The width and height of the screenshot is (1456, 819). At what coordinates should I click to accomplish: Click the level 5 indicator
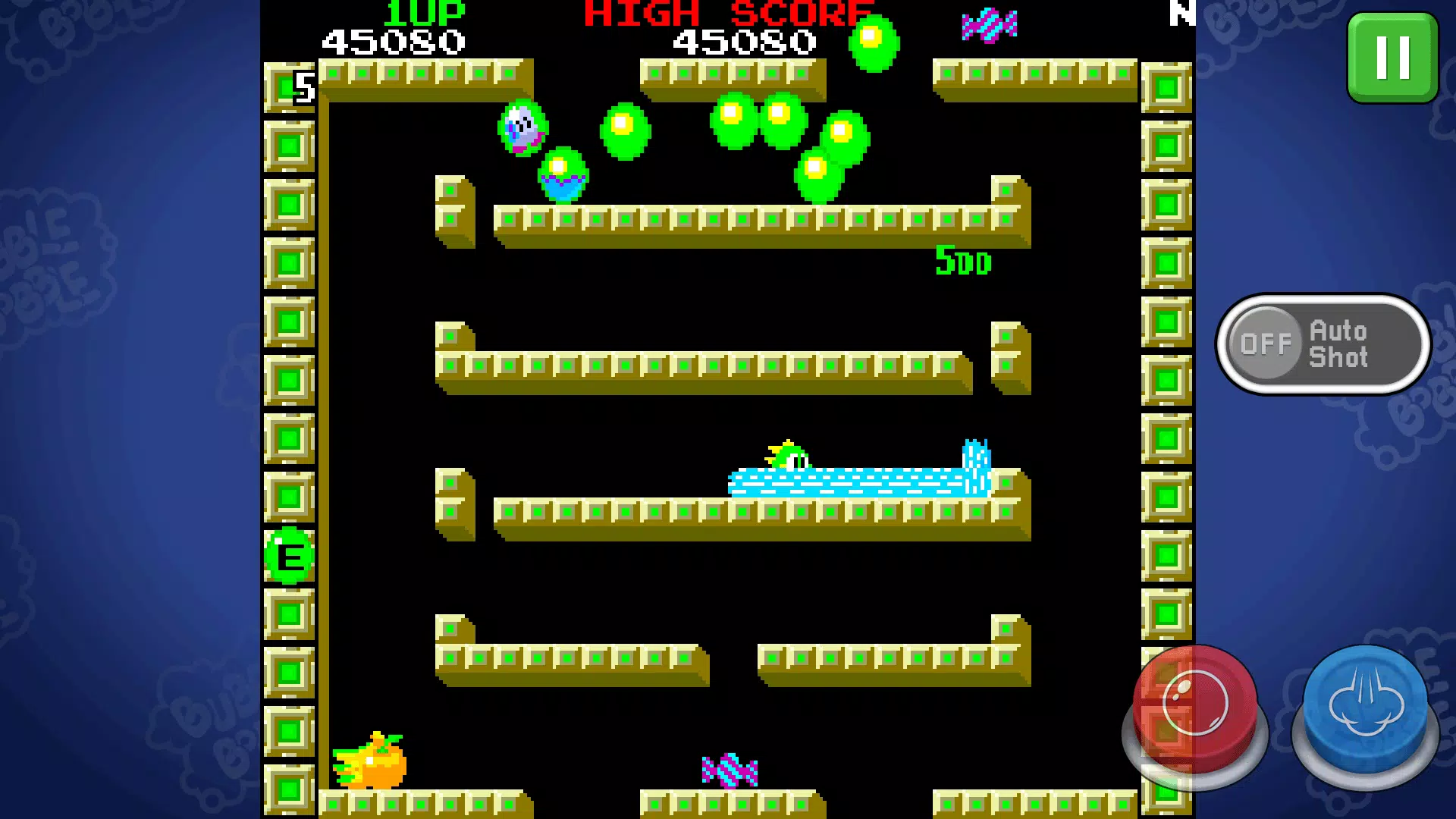[303, 87]
